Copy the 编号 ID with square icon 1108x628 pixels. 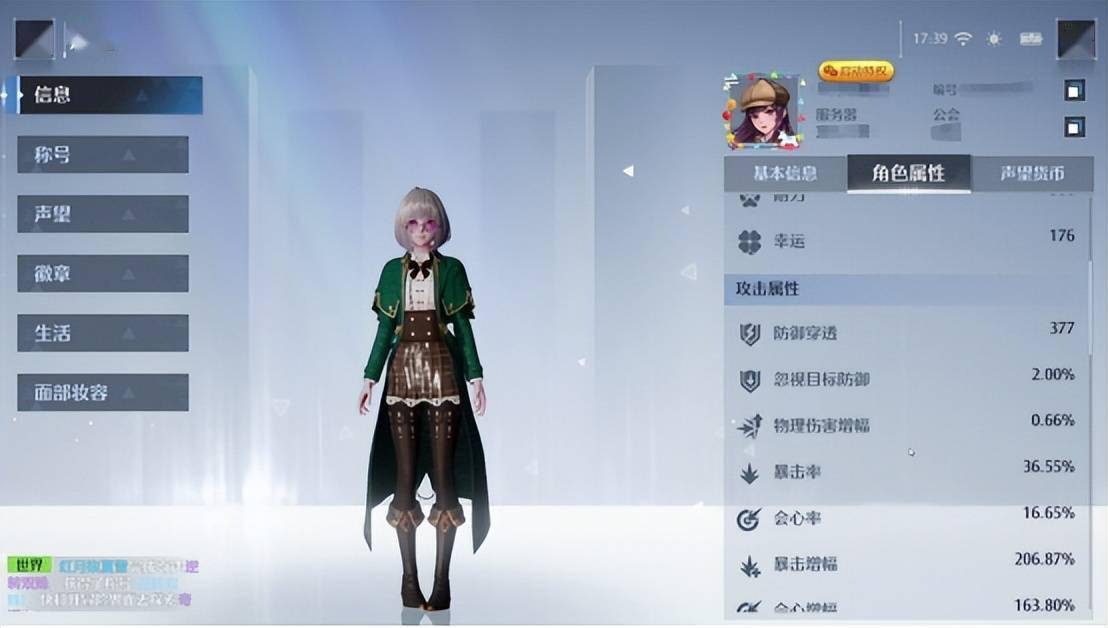(1074, 91)
